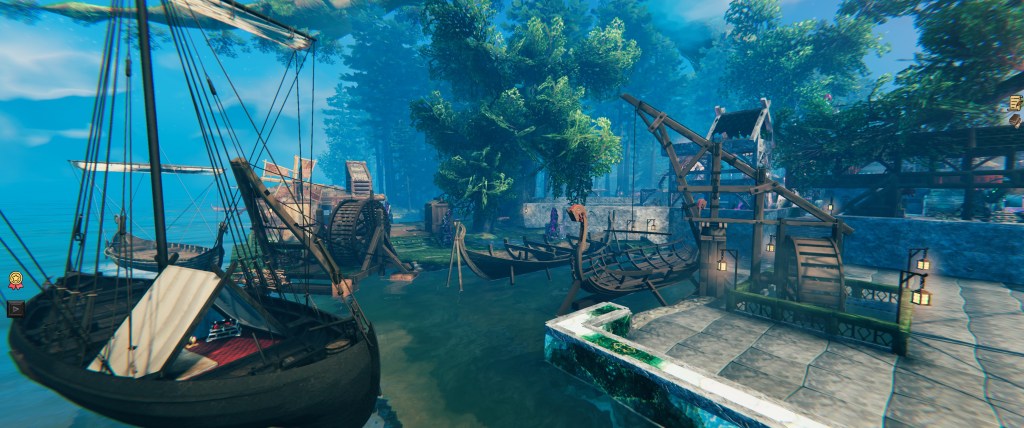
Task: Click the gold medal ribbon icon
Action: [15, 281]
